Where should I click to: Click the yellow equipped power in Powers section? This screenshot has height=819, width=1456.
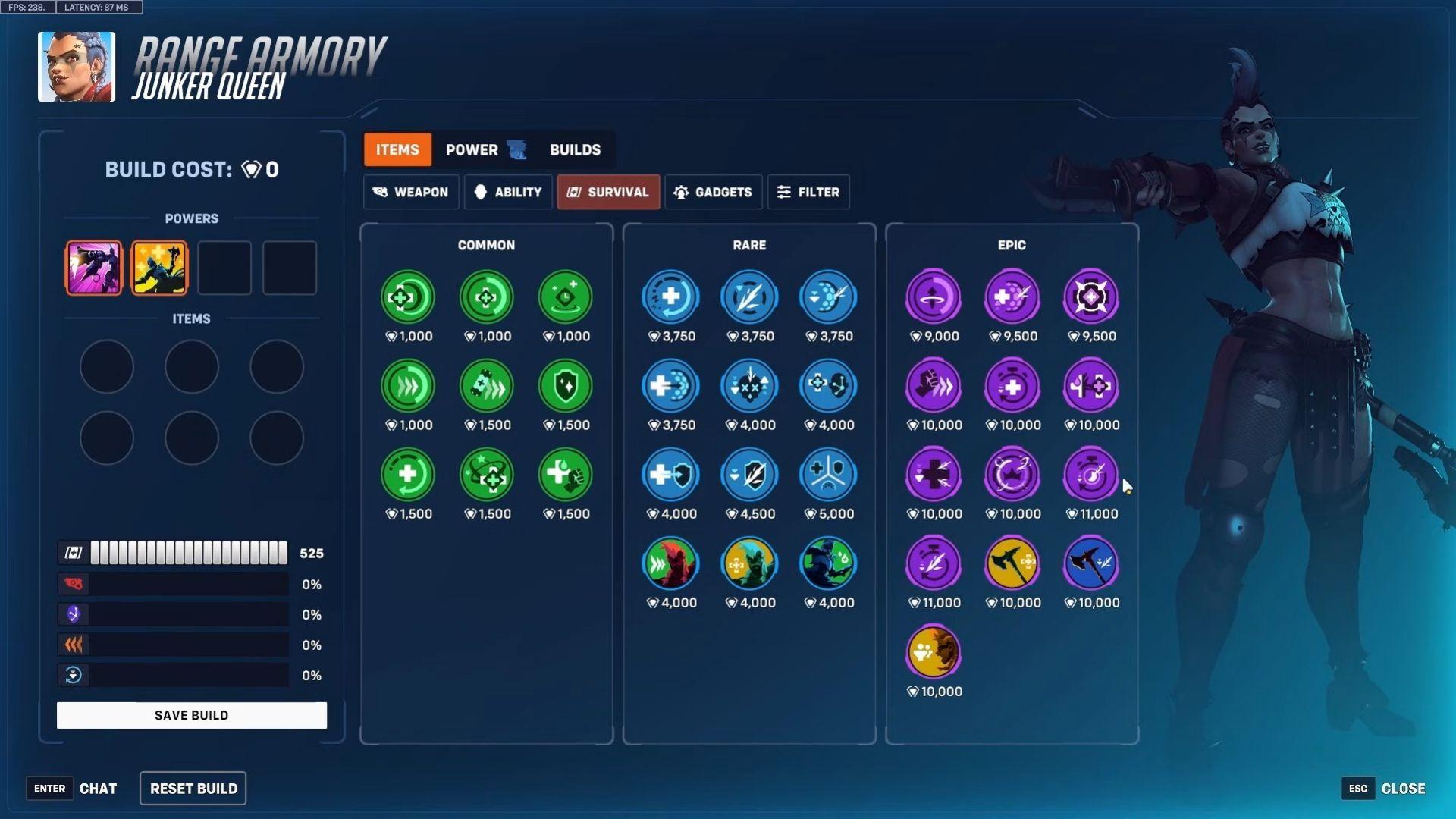coord(159,267)
